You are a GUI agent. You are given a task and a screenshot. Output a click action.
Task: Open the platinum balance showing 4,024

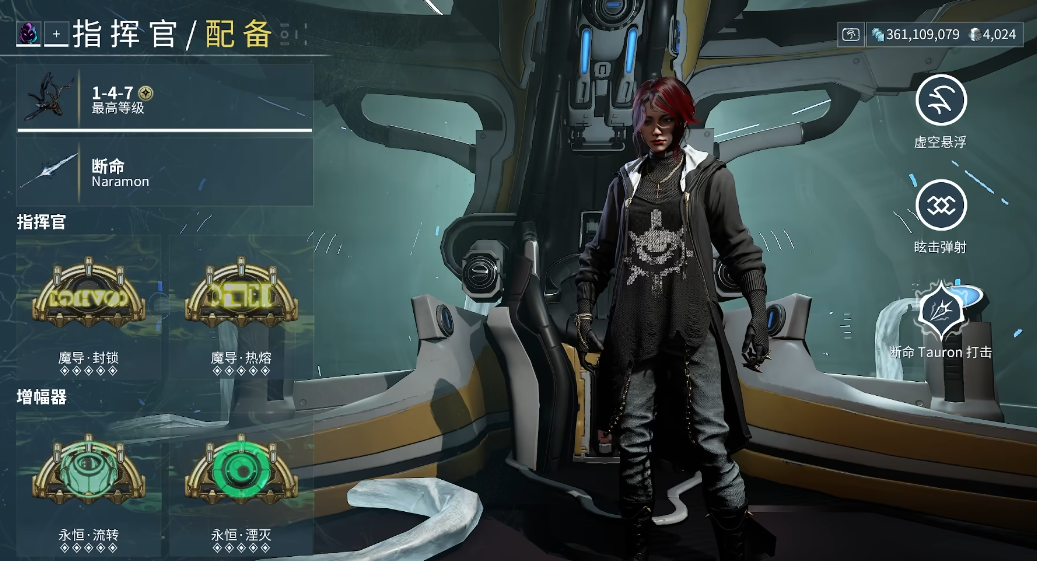tap(992, 35)
